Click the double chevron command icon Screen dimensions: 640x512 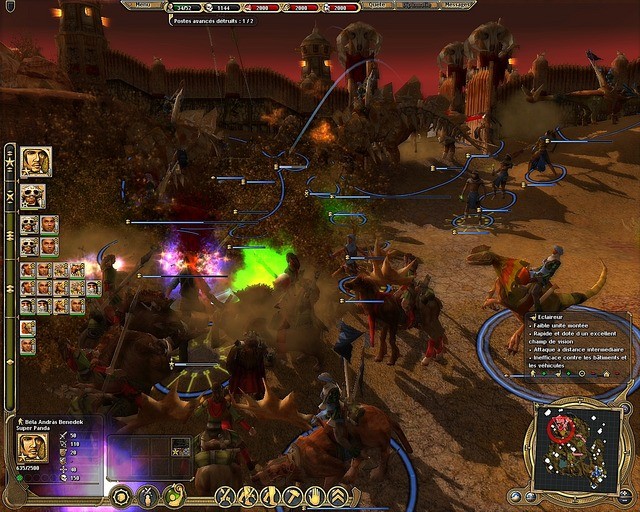[338, 495]
